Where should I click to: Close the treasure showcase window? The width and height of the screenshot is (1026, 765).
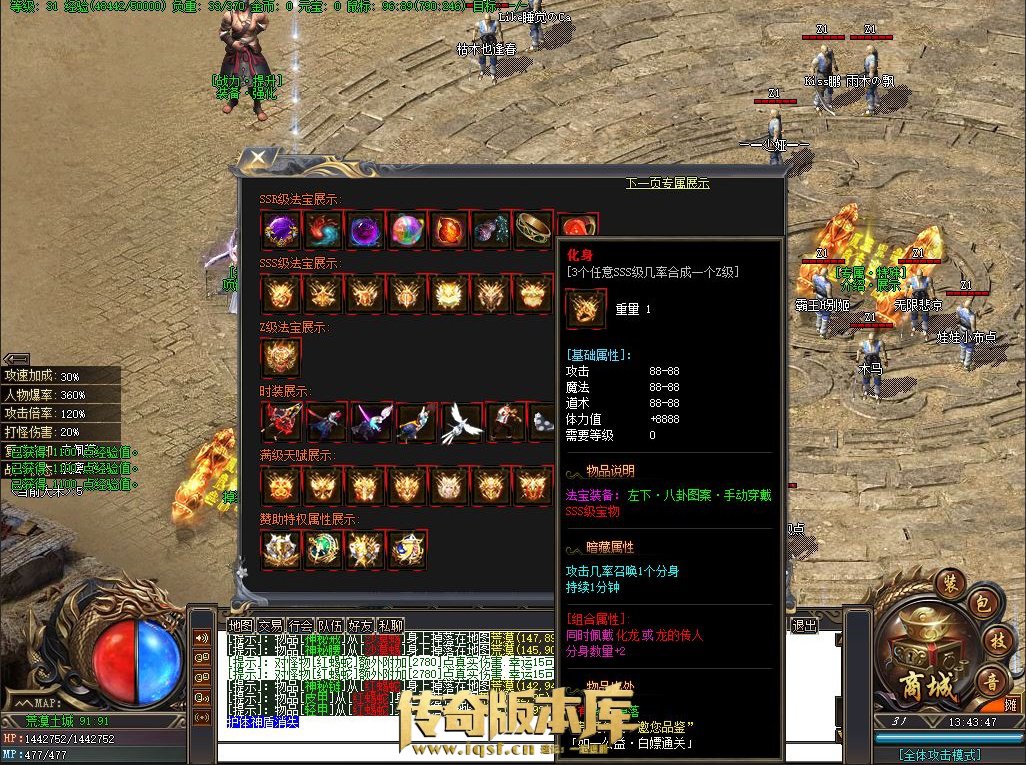(257, 160)
